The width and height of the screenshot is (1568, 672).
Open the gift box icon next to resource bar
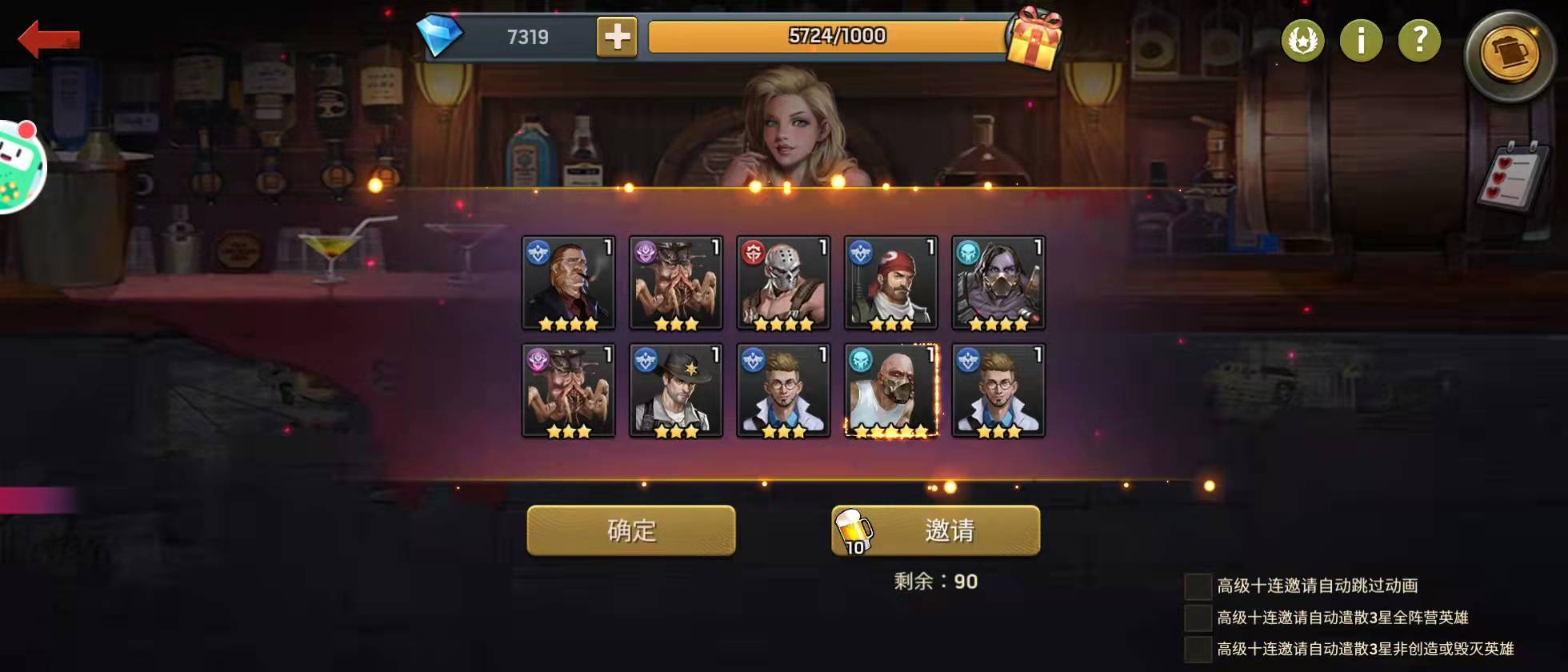[x=1036, y=36]
